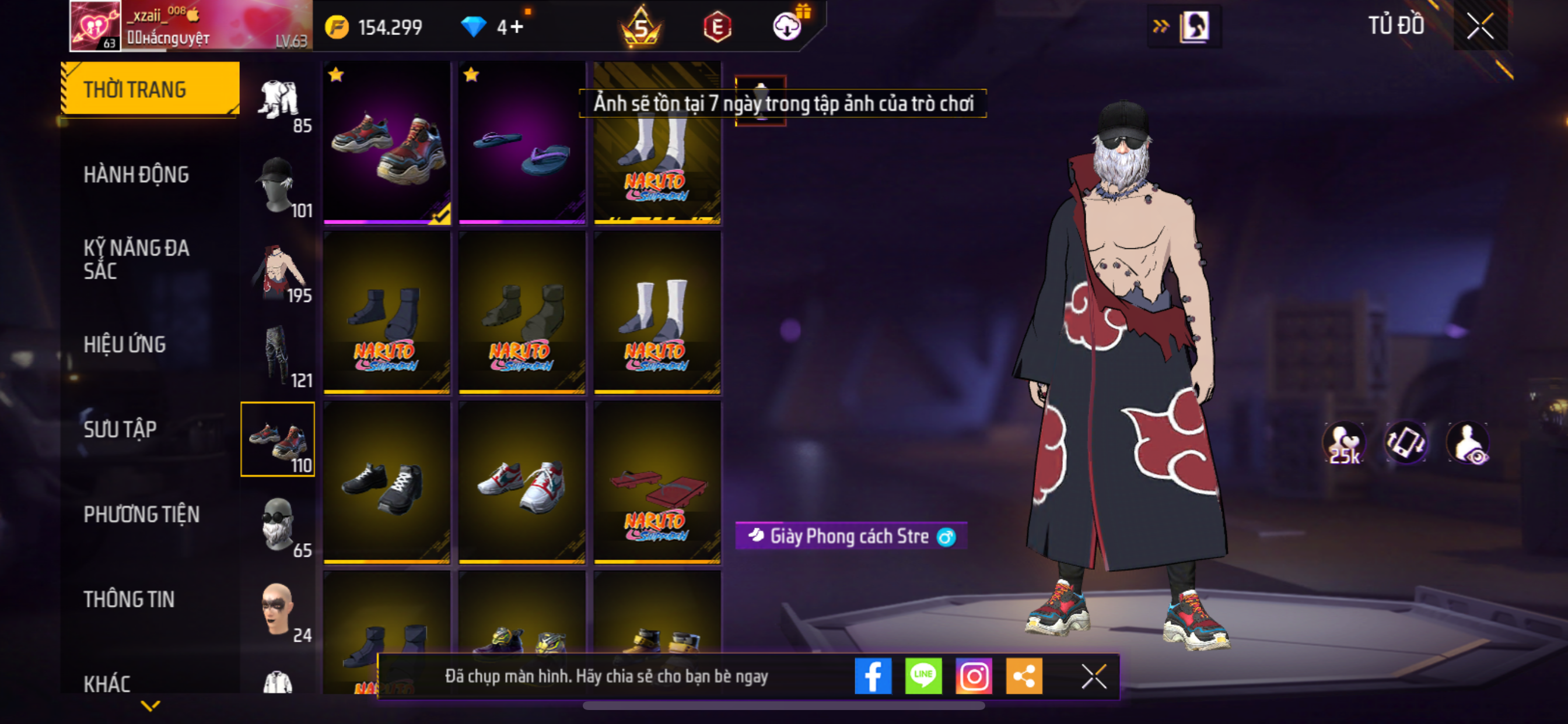Go to the Phương Tiện tab
The width and height of the screenshot is (1568, 724).
click(x=141, y=515)
